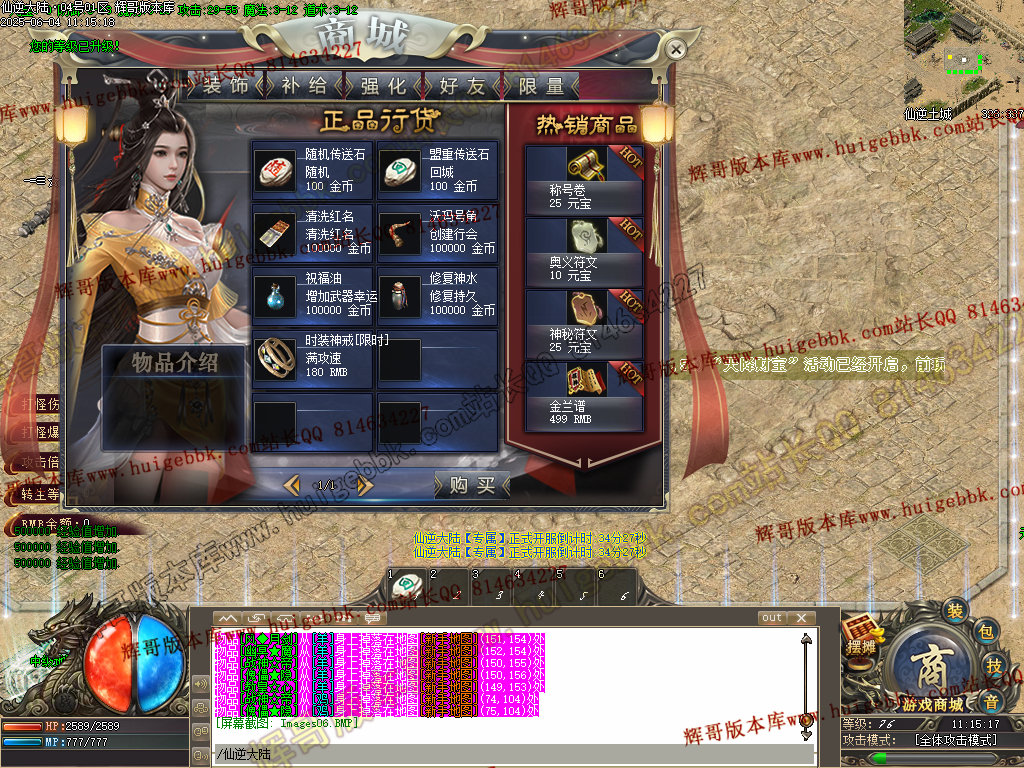Go to the next shop page arrow

pos(365,485)
